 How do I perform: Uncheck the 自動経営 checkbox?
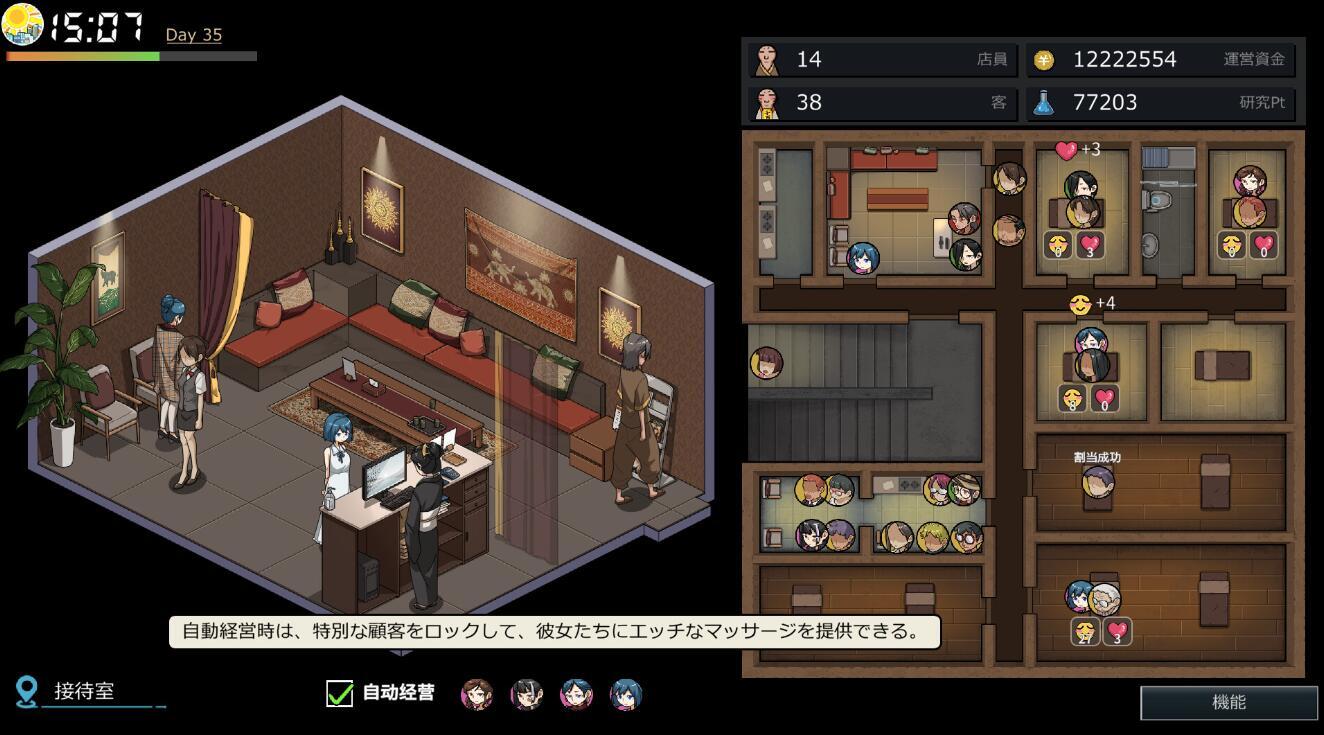[338, 691]
